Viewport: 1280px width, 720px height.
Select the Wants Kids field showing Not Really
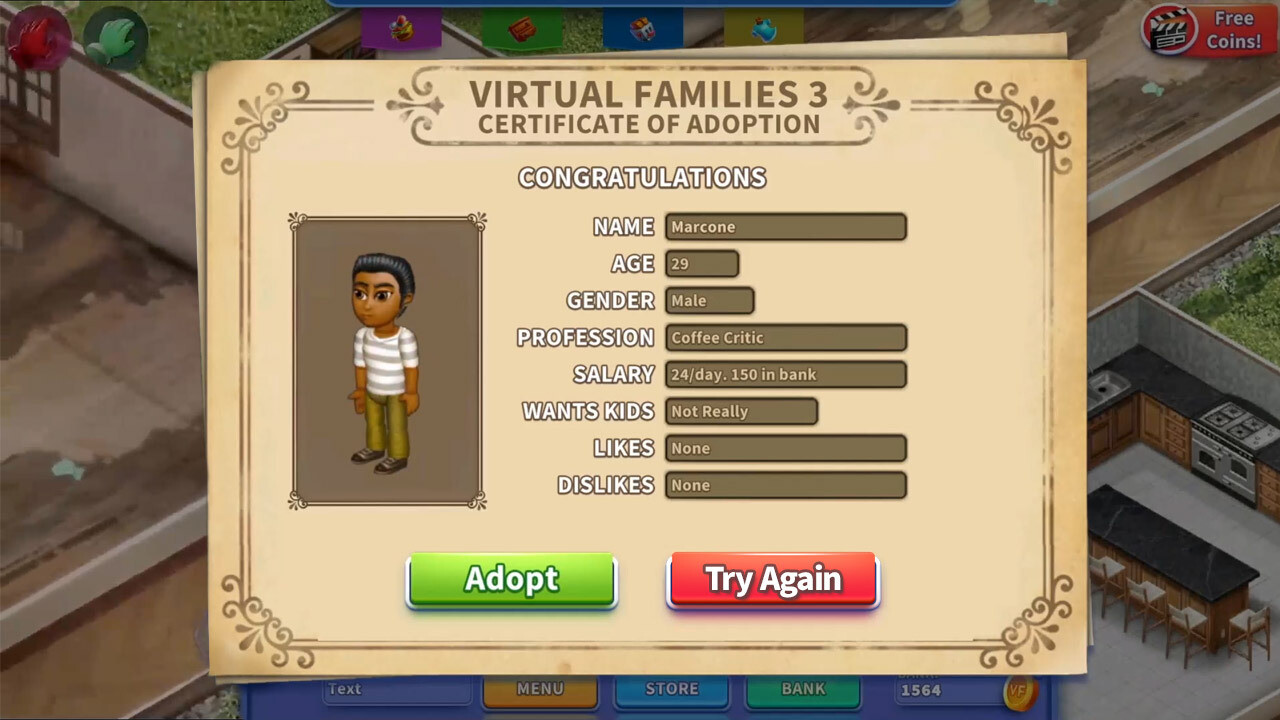coord(741,411)
